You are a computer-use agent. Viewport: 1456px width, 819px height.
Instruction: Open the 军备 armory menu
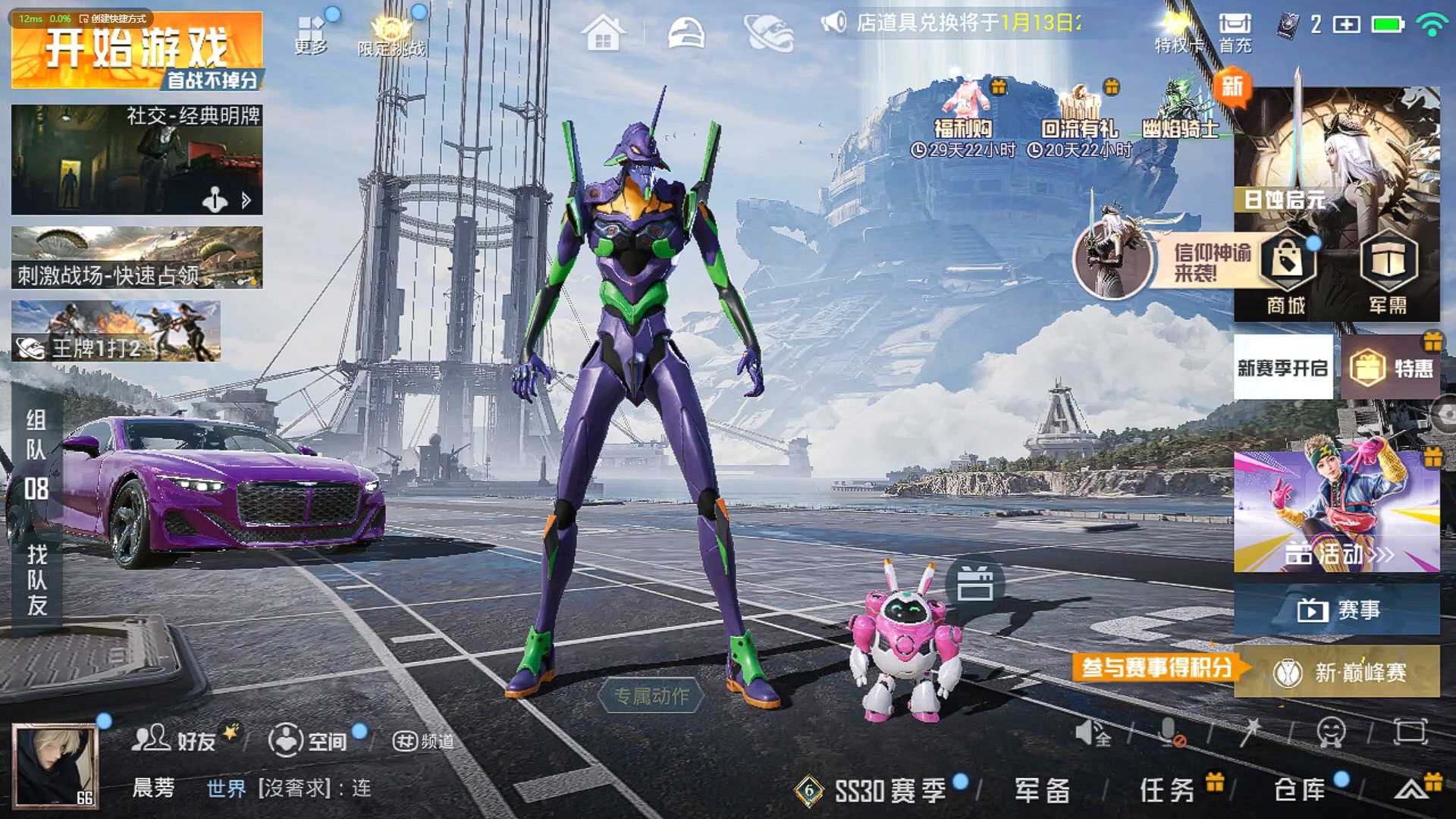1042,790
